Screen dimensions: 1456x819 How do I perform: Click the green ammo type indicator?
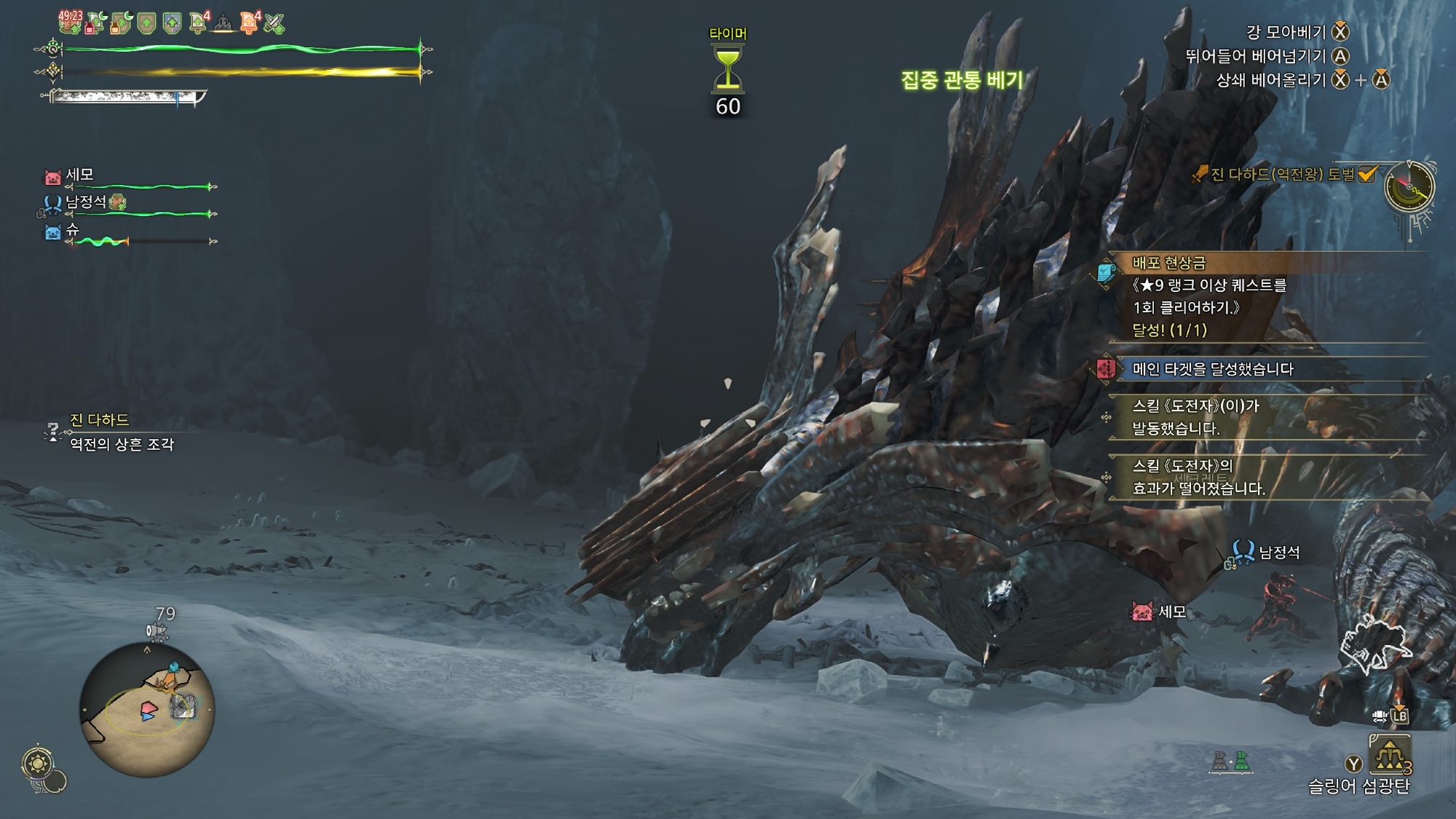pyautogui.click(x=1242, y=761)
